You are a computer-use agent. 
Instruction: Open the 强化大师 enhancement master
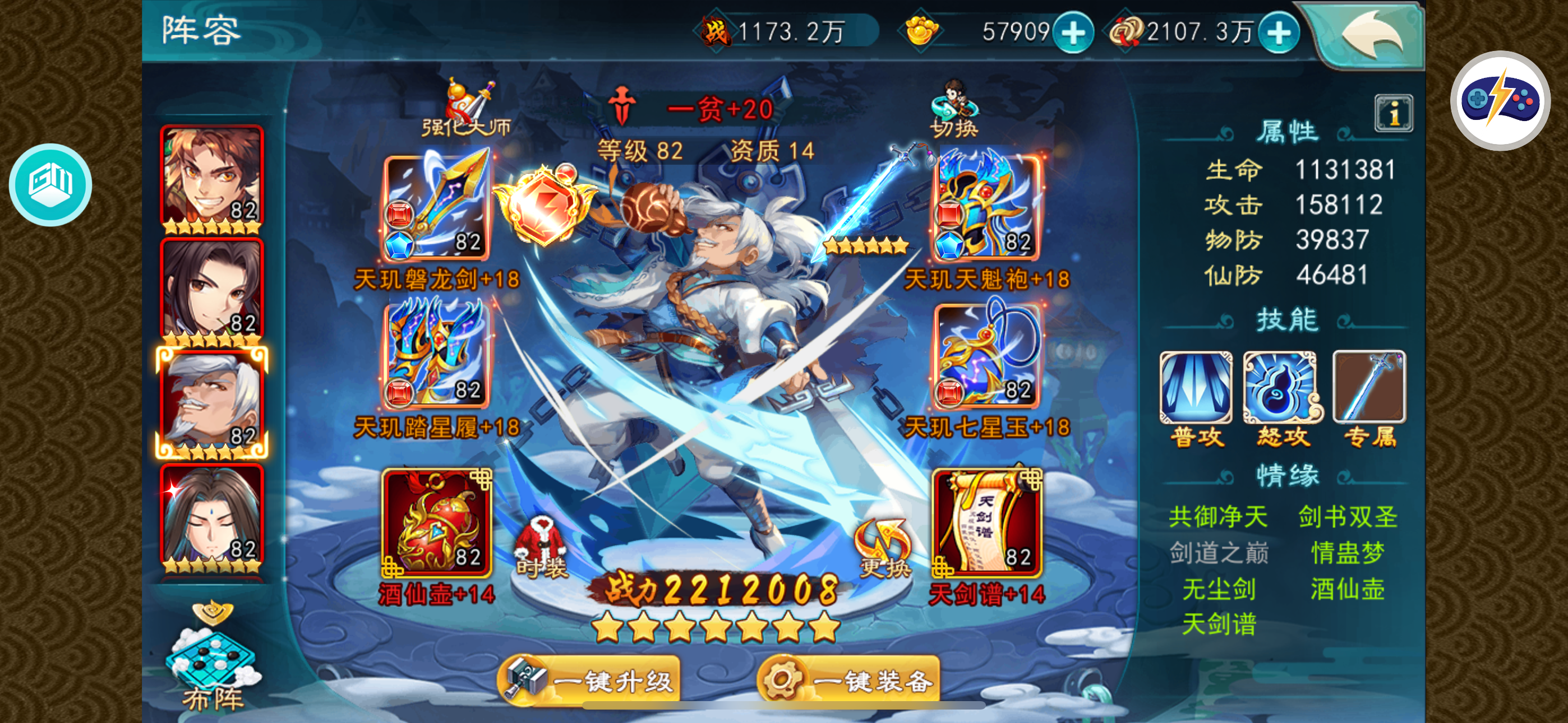pos(468,108)
